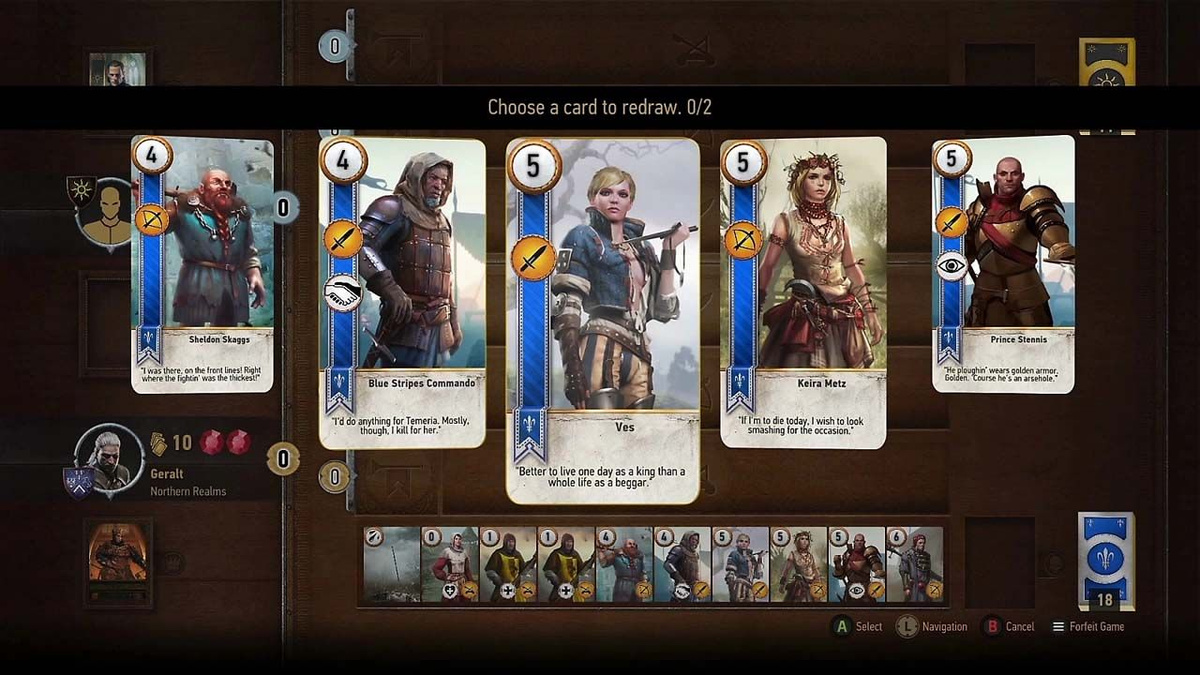Select Geralt's player portrait
The width and height of the screenshot is (1200, 675).
[x=110, y=457]
